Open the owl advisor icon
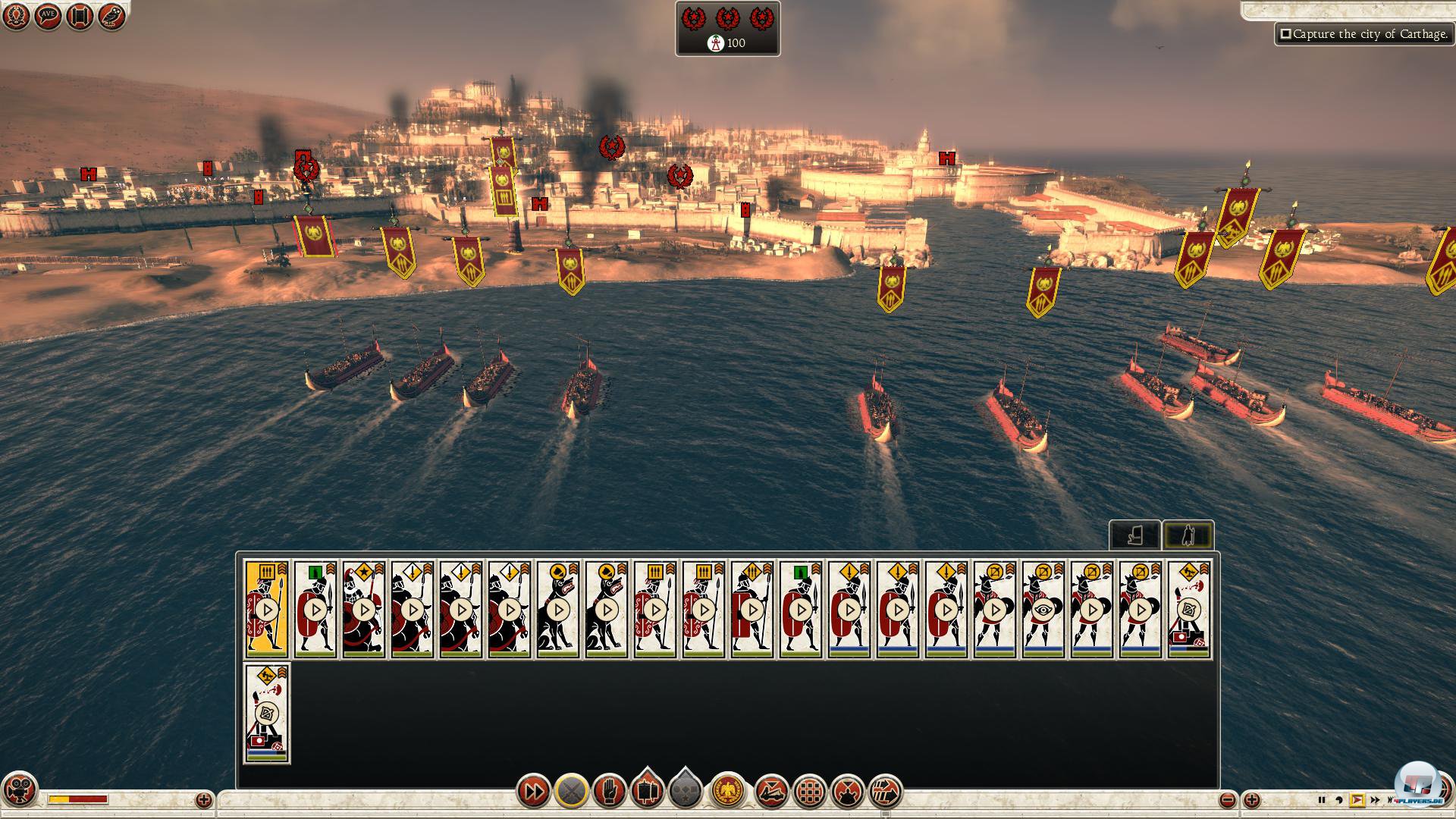The height and width of the screenshot is (819, 1456). tap(111, 16)
